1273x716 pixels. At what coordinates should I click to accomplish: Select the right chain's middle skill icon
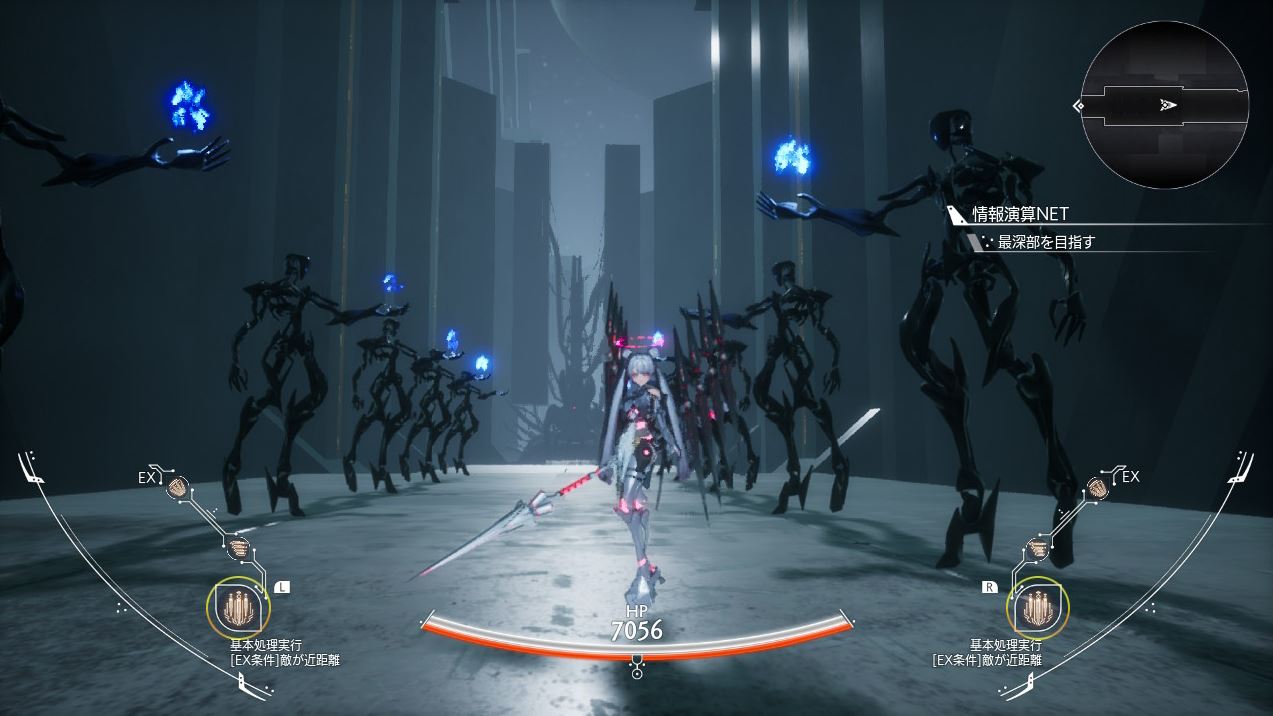(1038, 548)
